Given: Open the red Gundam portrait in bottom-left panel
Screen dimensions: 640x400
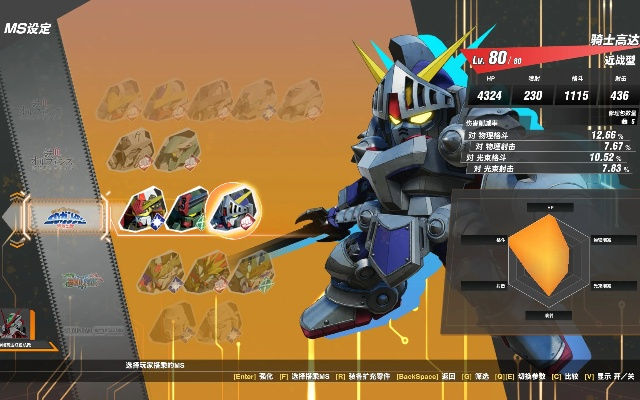Looking at the screenshot, I should (x=16, y=325).
